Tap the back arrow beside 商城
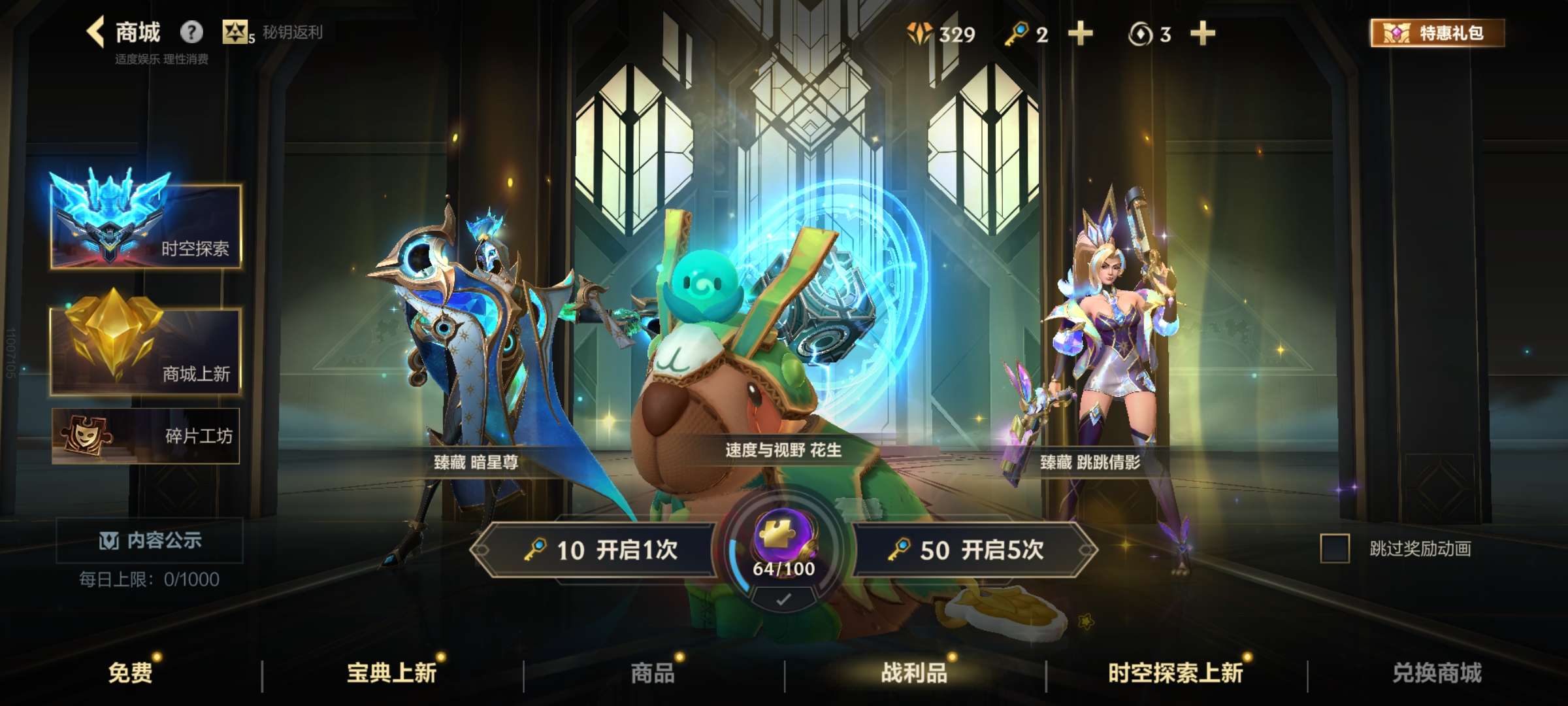 tap(97, 31)
